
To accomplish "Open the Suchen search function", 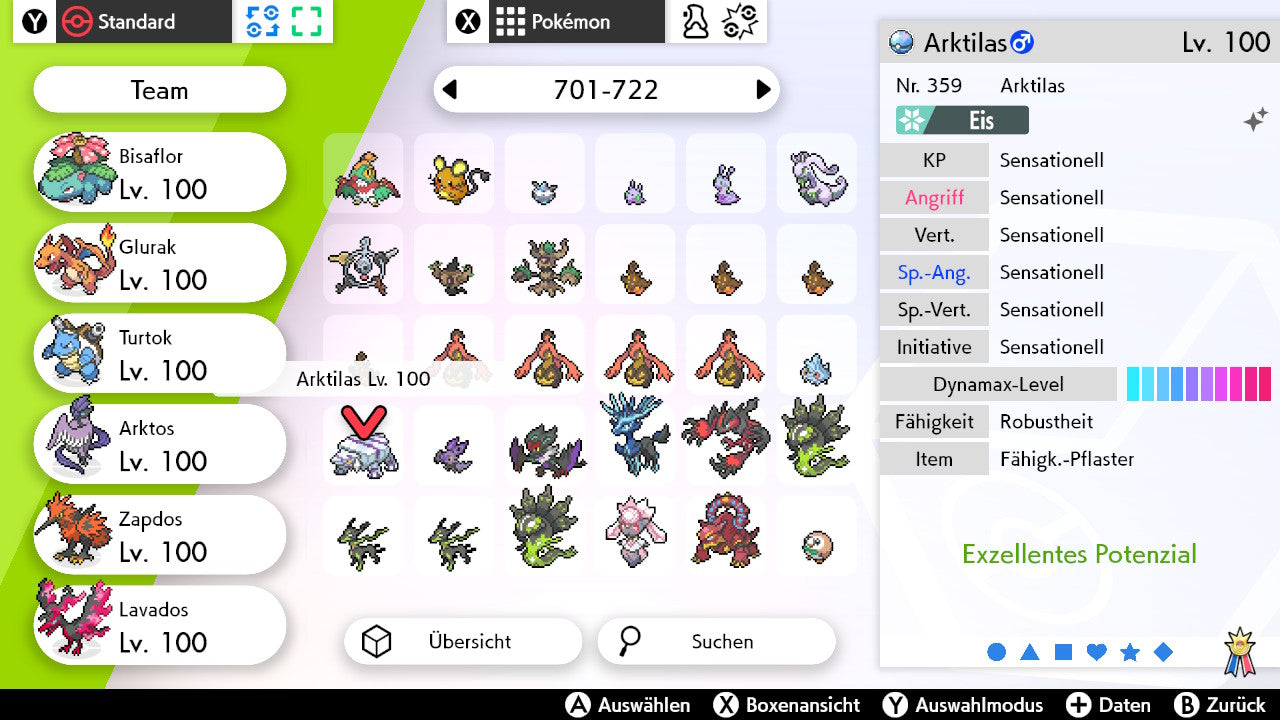I will coord(716,642).
